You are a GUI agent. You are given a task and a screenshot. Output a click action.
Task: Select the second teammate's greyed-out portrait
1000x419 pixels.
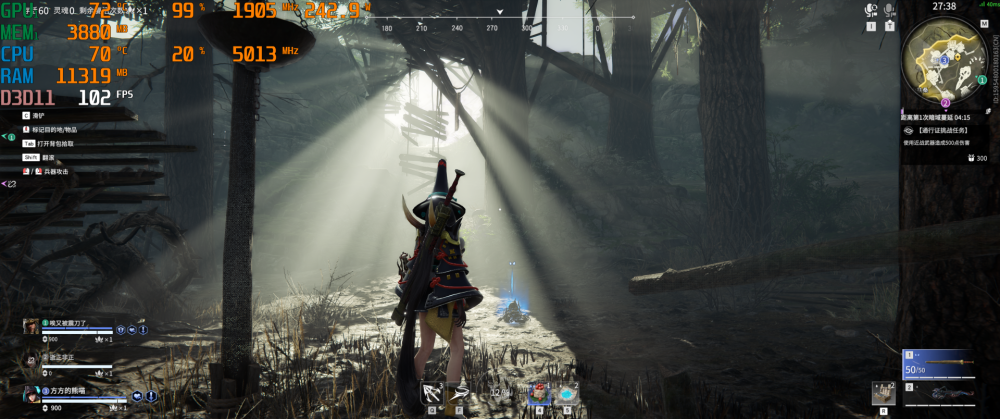coord(31,360)
